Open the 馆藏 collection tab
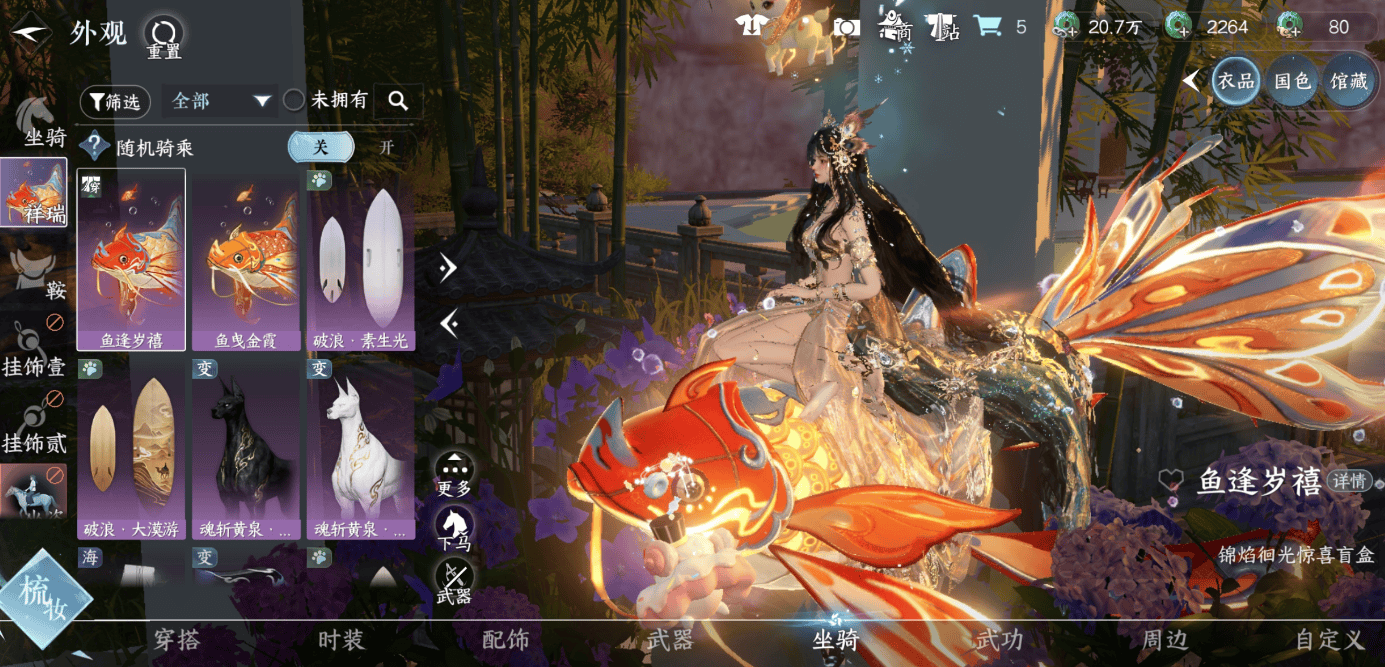The width and height of the screenshot is (1385, 667). tap(1348, 81)
